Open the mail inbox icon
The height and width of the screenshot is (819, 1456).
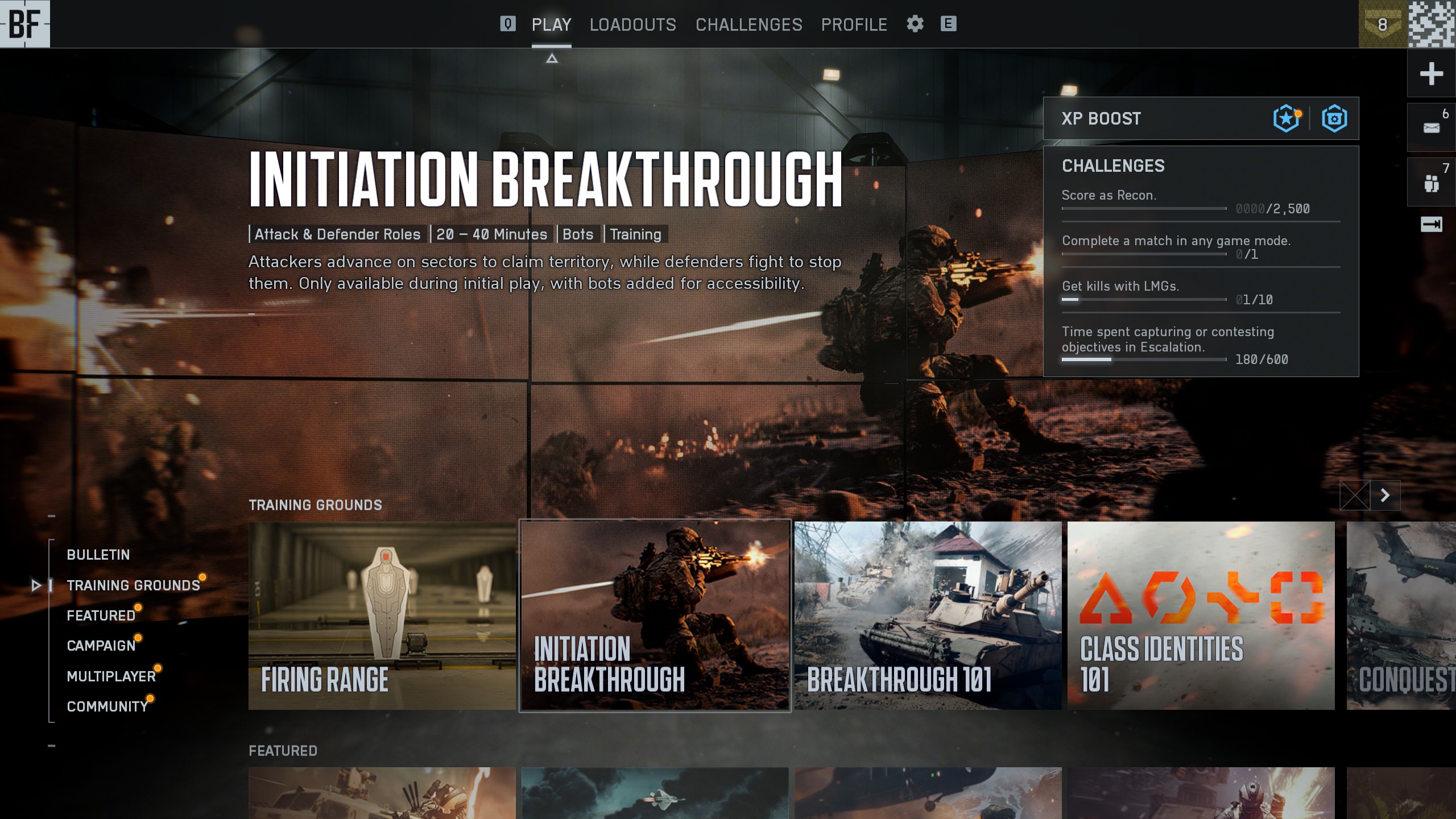point(1431,127)
